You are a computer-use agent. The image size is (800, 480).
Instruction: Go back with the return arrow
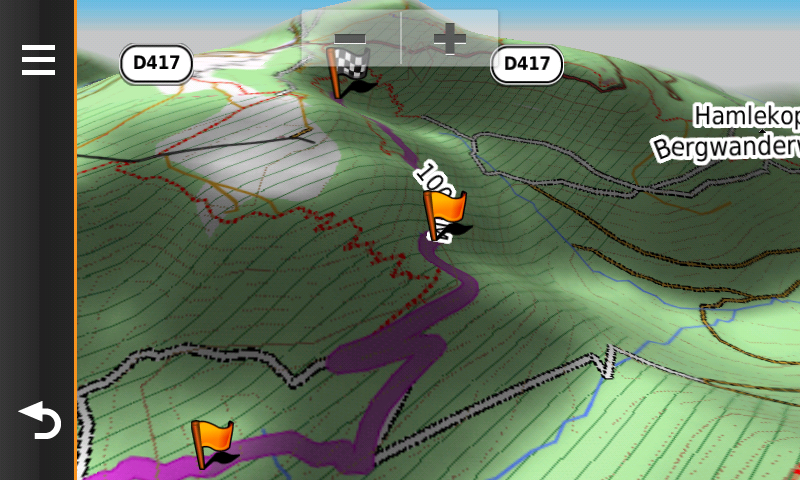(39, 420)
